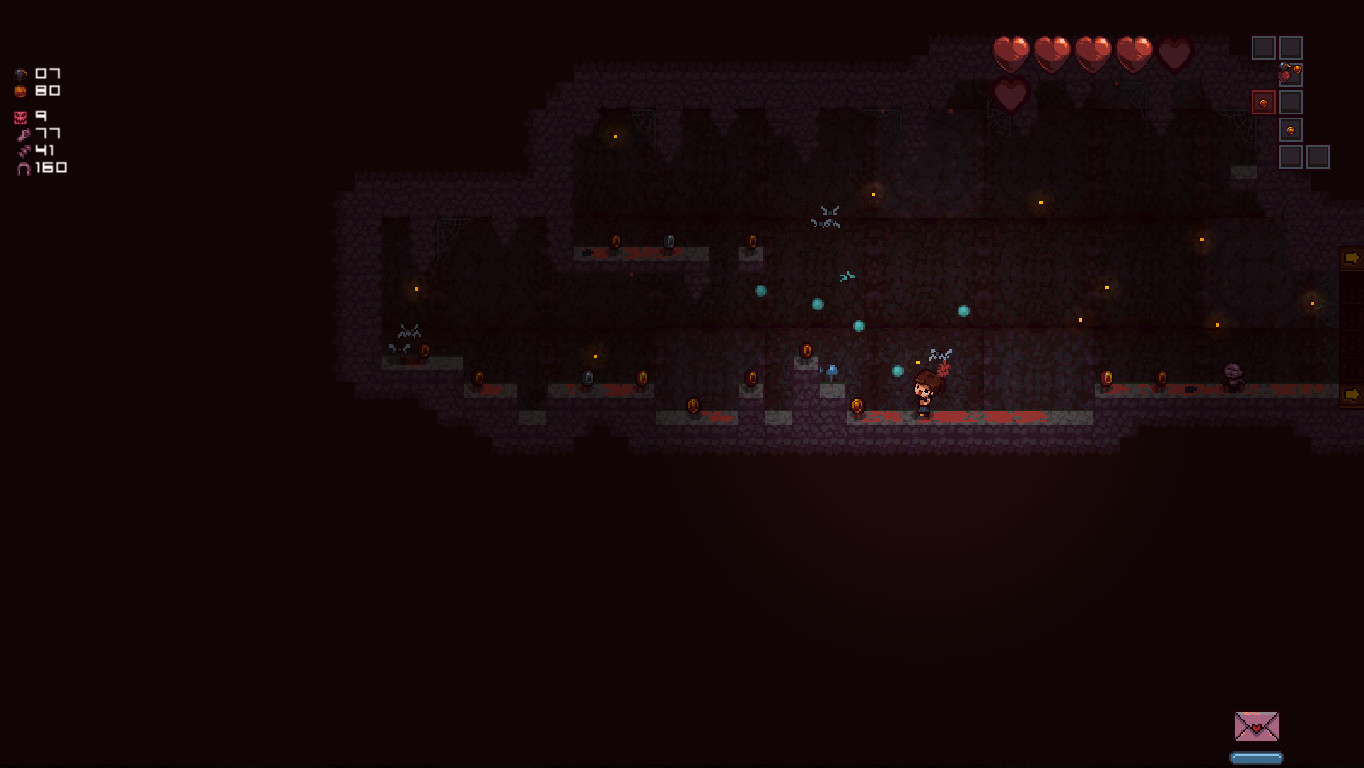1364x768 pixels.
Task: Click the large heart below the health hearts
Action: pos(1009,93)
